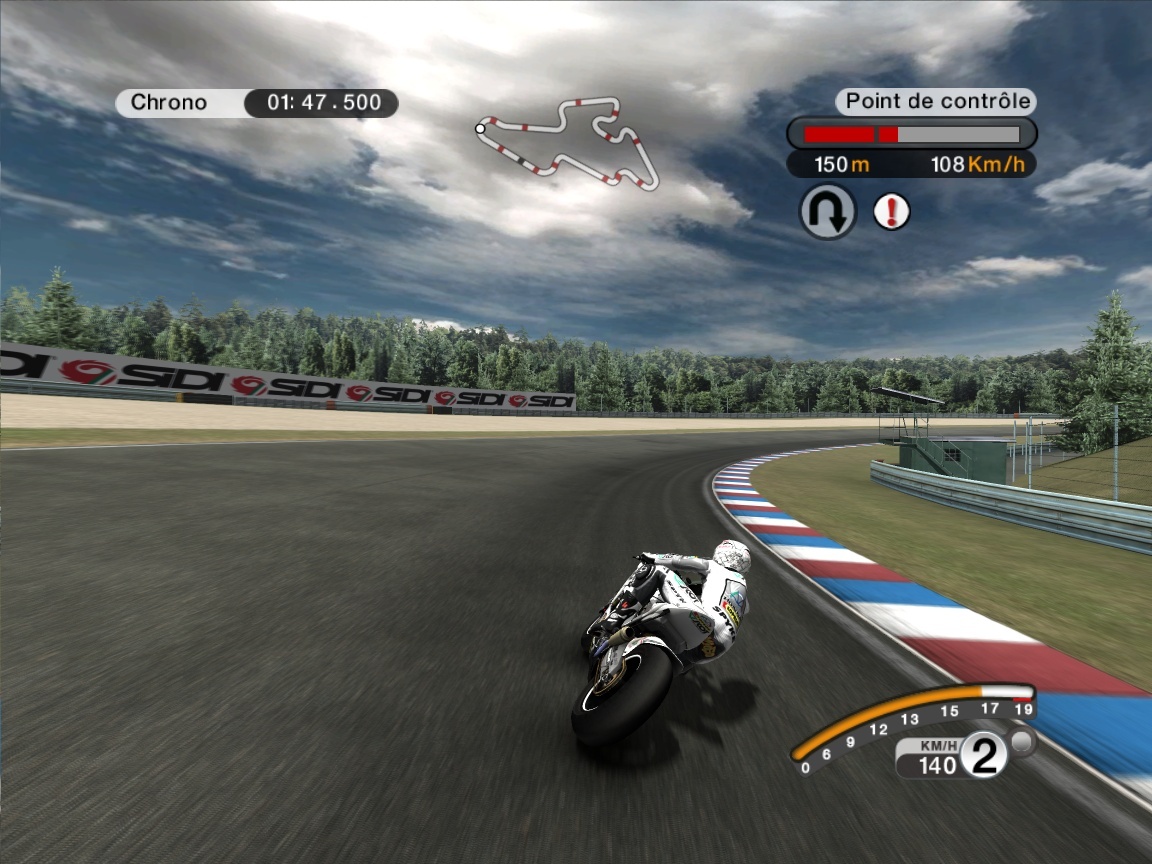Click the red exclamation warning icon

[891, 212]
